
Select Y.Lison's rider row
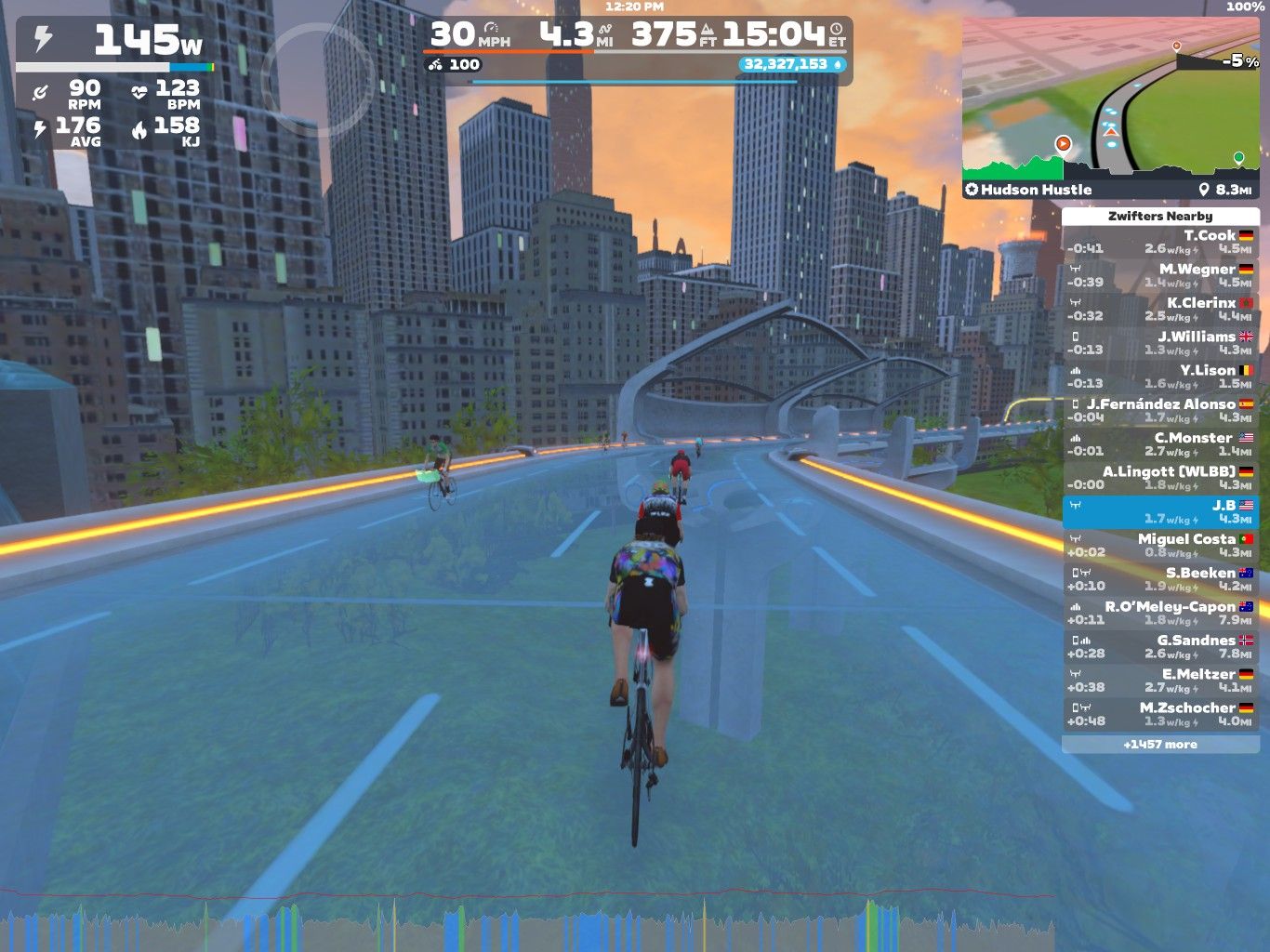[x=1160, y=377]
